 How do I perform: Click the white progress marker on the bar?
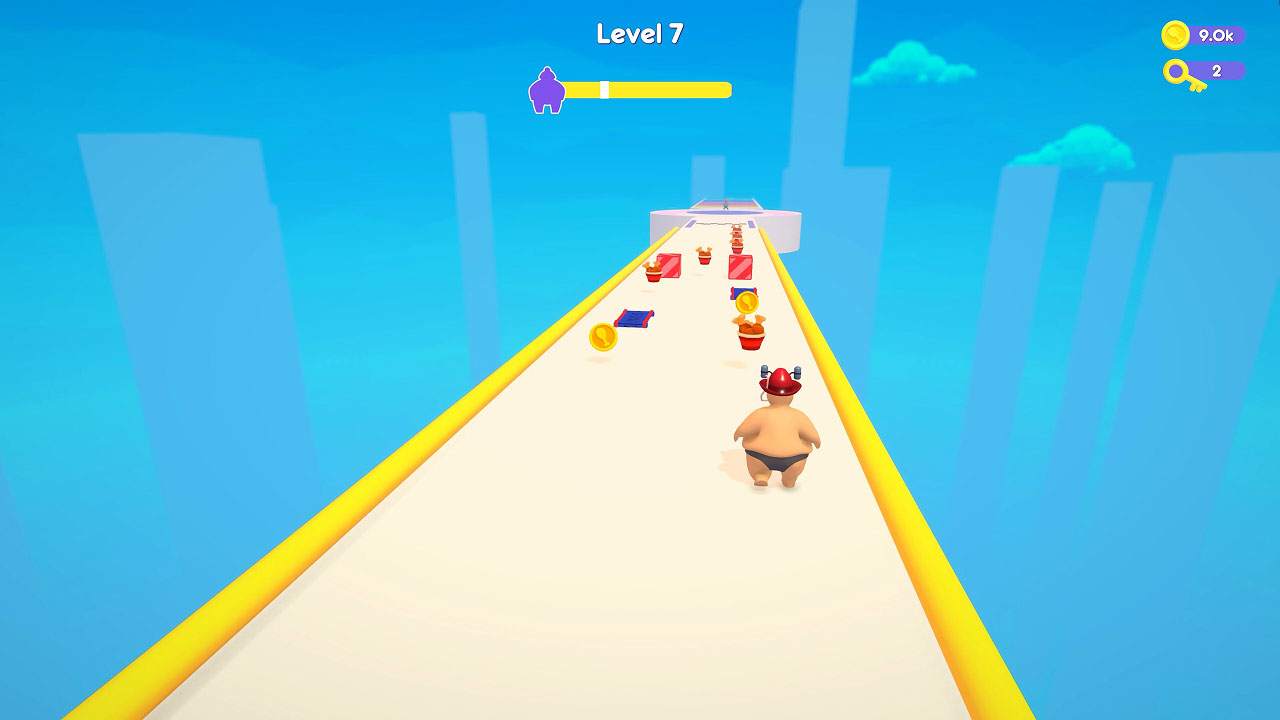click(x=605, y=89)
